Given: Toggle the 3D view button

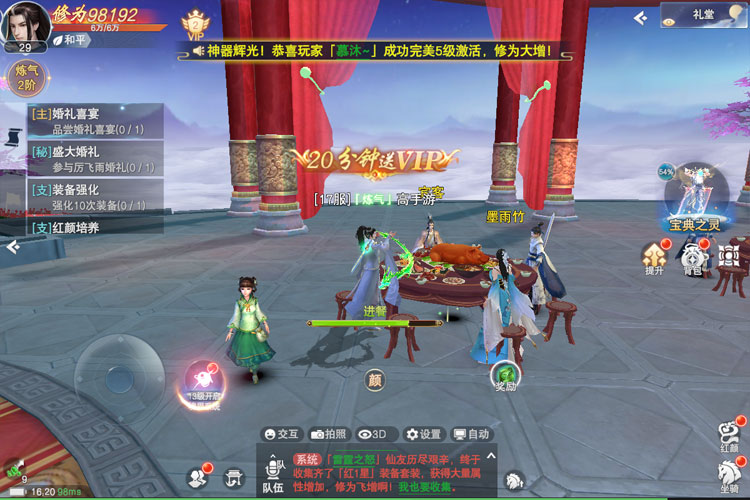Looking at the screenshot, I should [374, 434].
